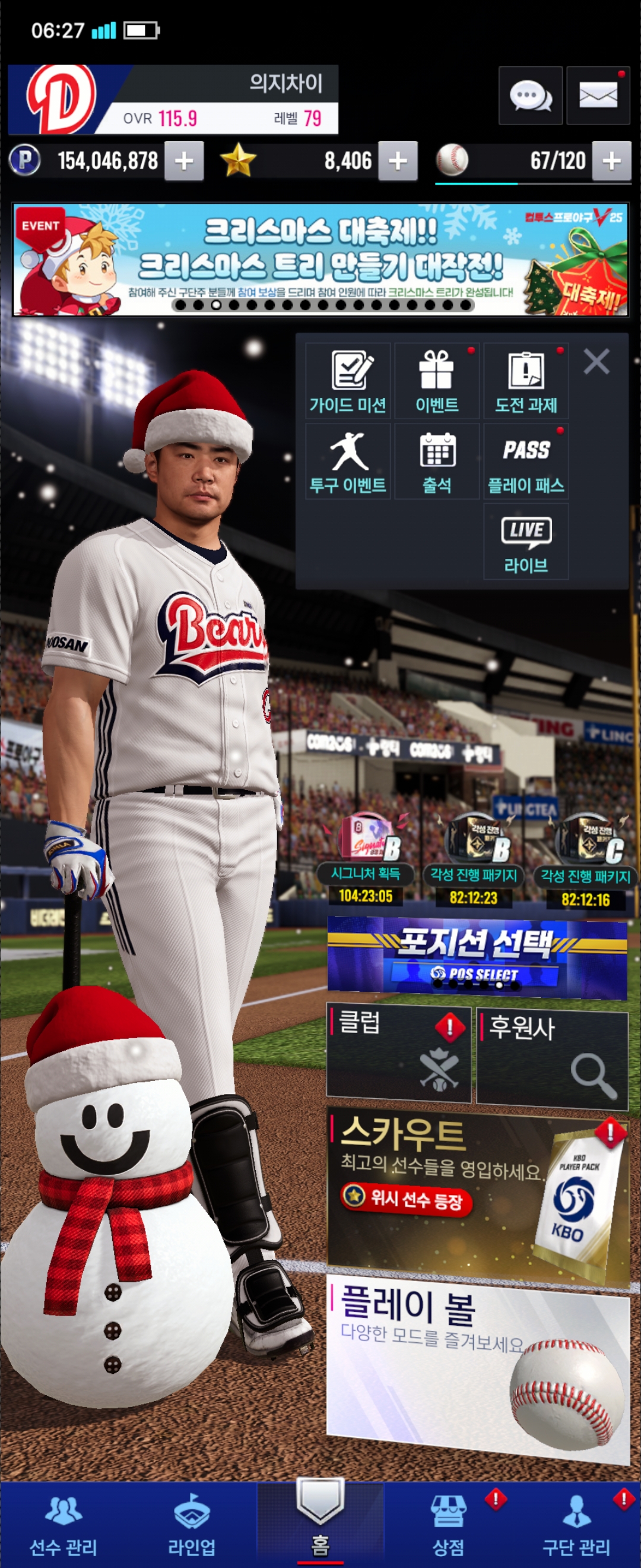Close the event shortcut panel

pyautogui.click(x=596, y=362)
